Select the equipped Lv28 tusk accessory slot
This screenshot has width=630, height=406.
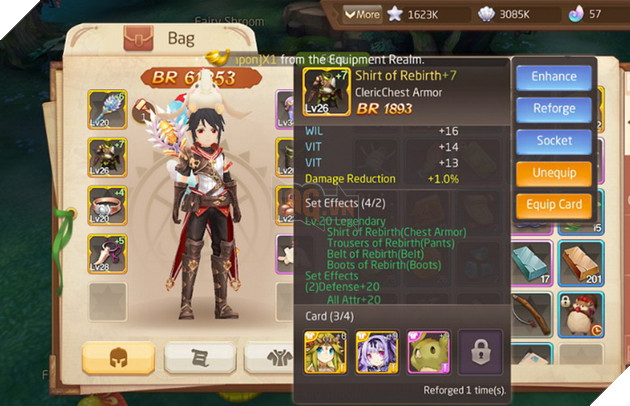pyautogui.click(x=107, y=254)
